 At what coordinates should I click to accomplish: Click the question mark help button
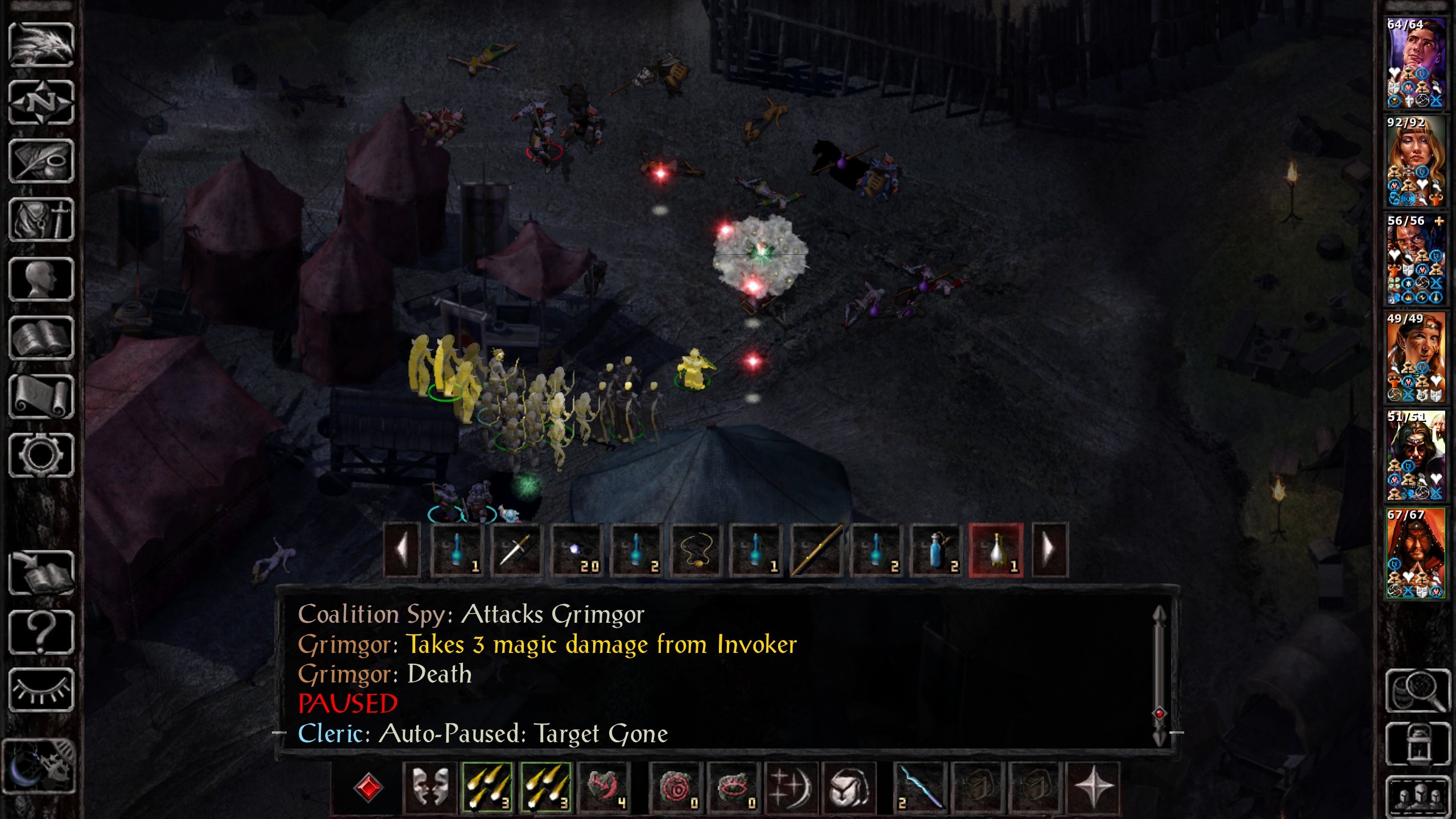[42, 632]
